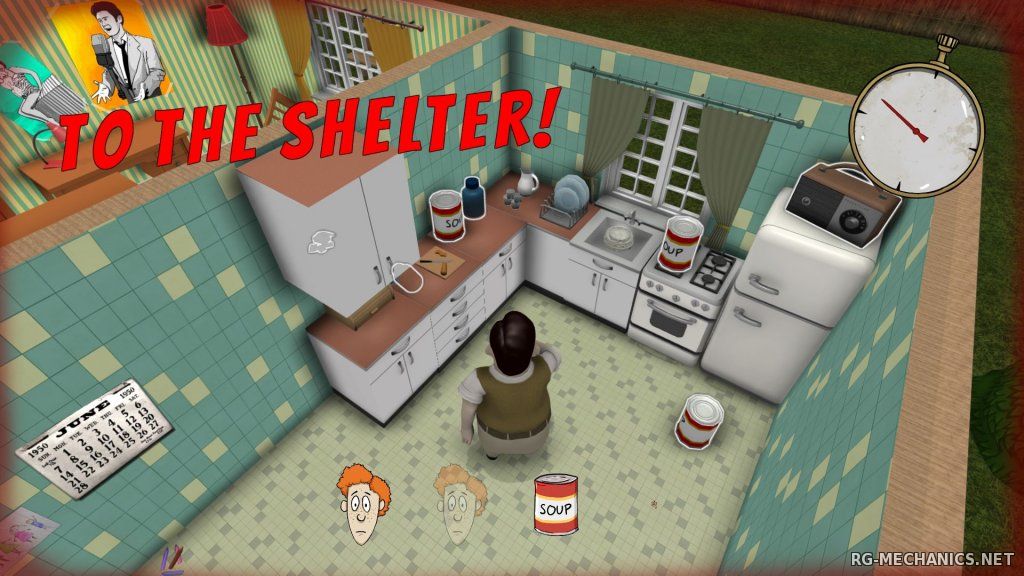Choose the soup can inventory slot
Image resolution: width=1024 pixels, height=576 pixels.
pos(556,505)
